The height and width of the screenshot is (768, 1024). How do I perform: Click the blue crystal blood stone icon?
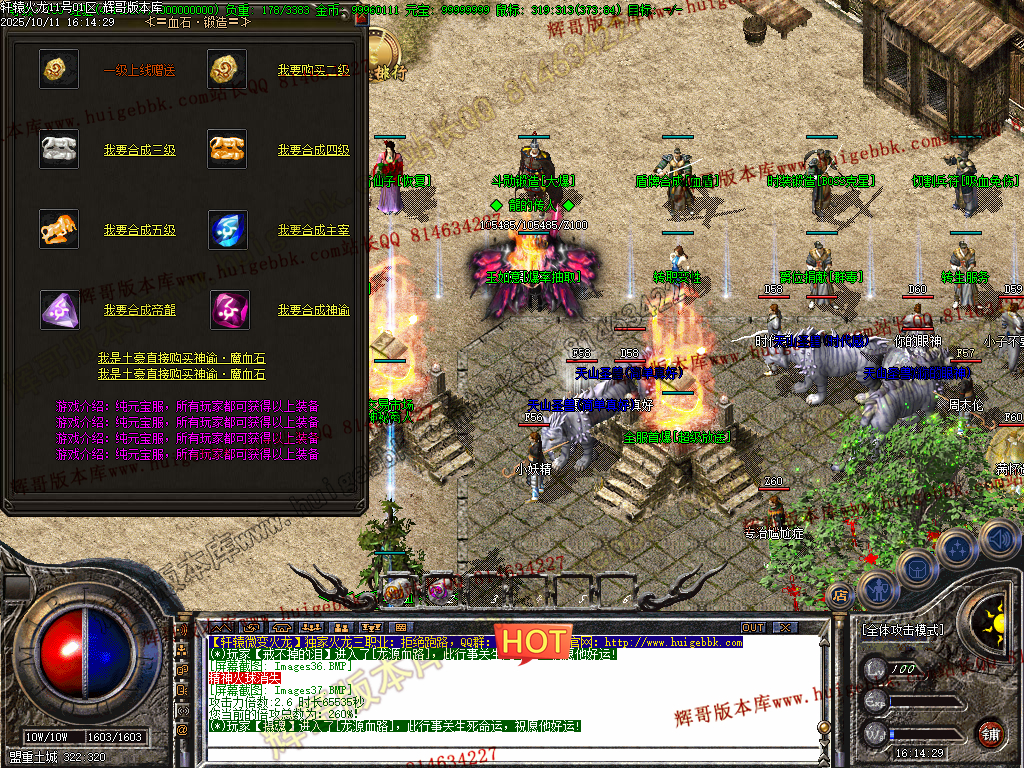[x=228, y=230]
